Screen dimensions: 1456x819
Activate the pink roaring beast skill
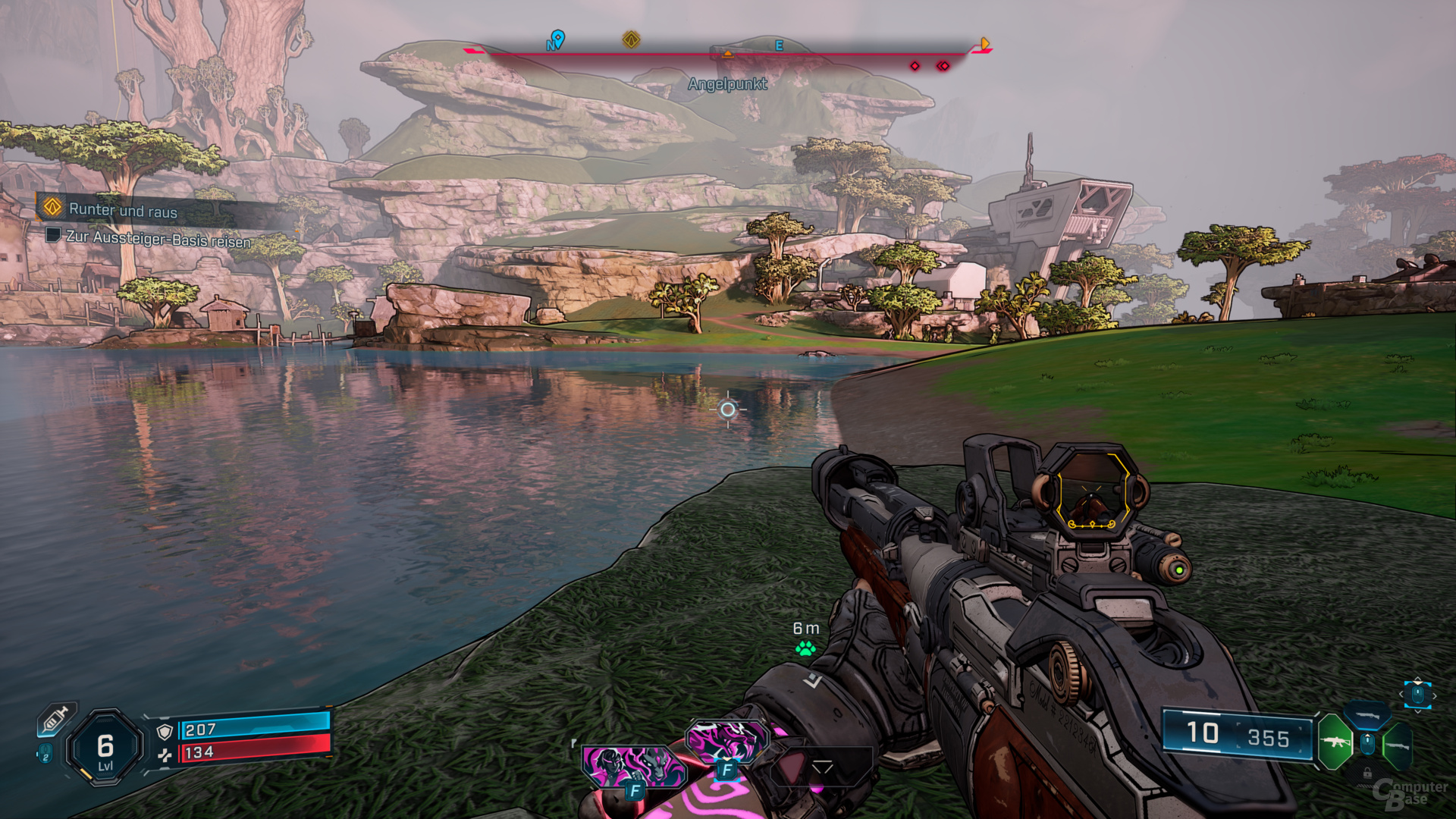[726, 739]
